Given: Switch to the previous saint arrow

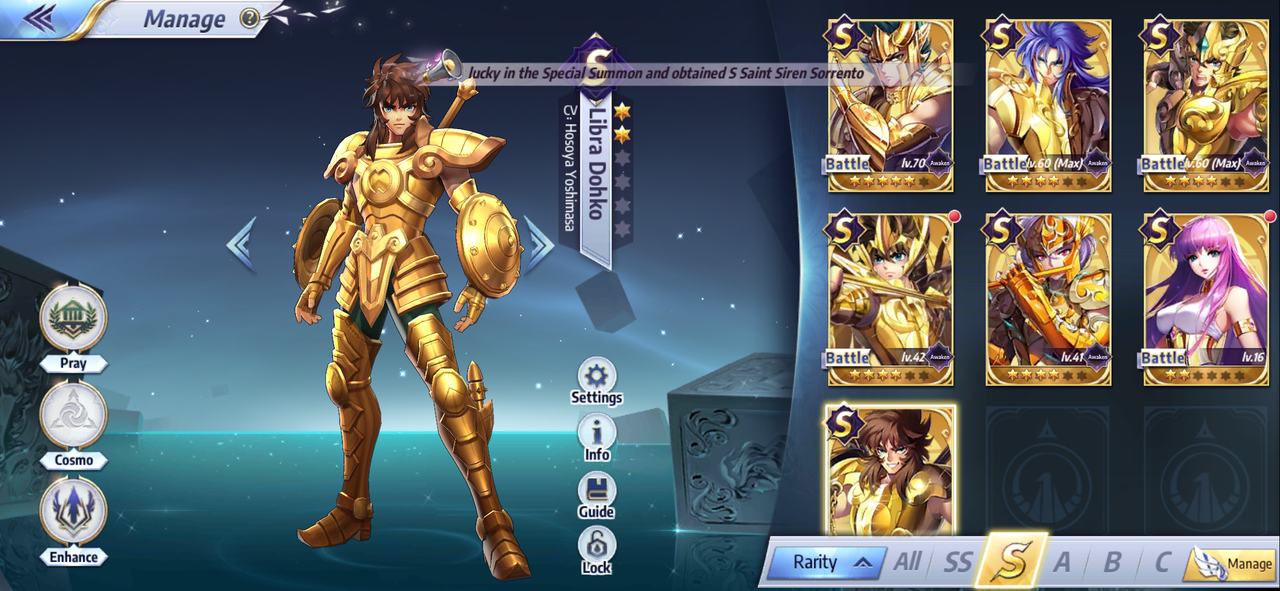Looking at the screenshot, I should [241, 245].
